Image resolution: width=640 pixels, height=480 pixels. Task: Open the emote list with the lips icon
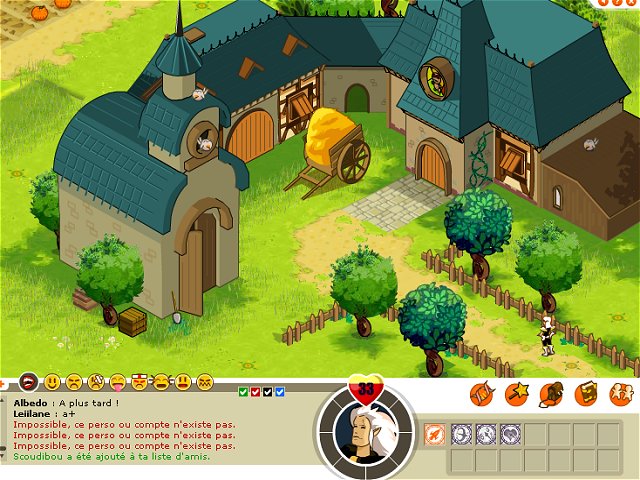(29, 381)
